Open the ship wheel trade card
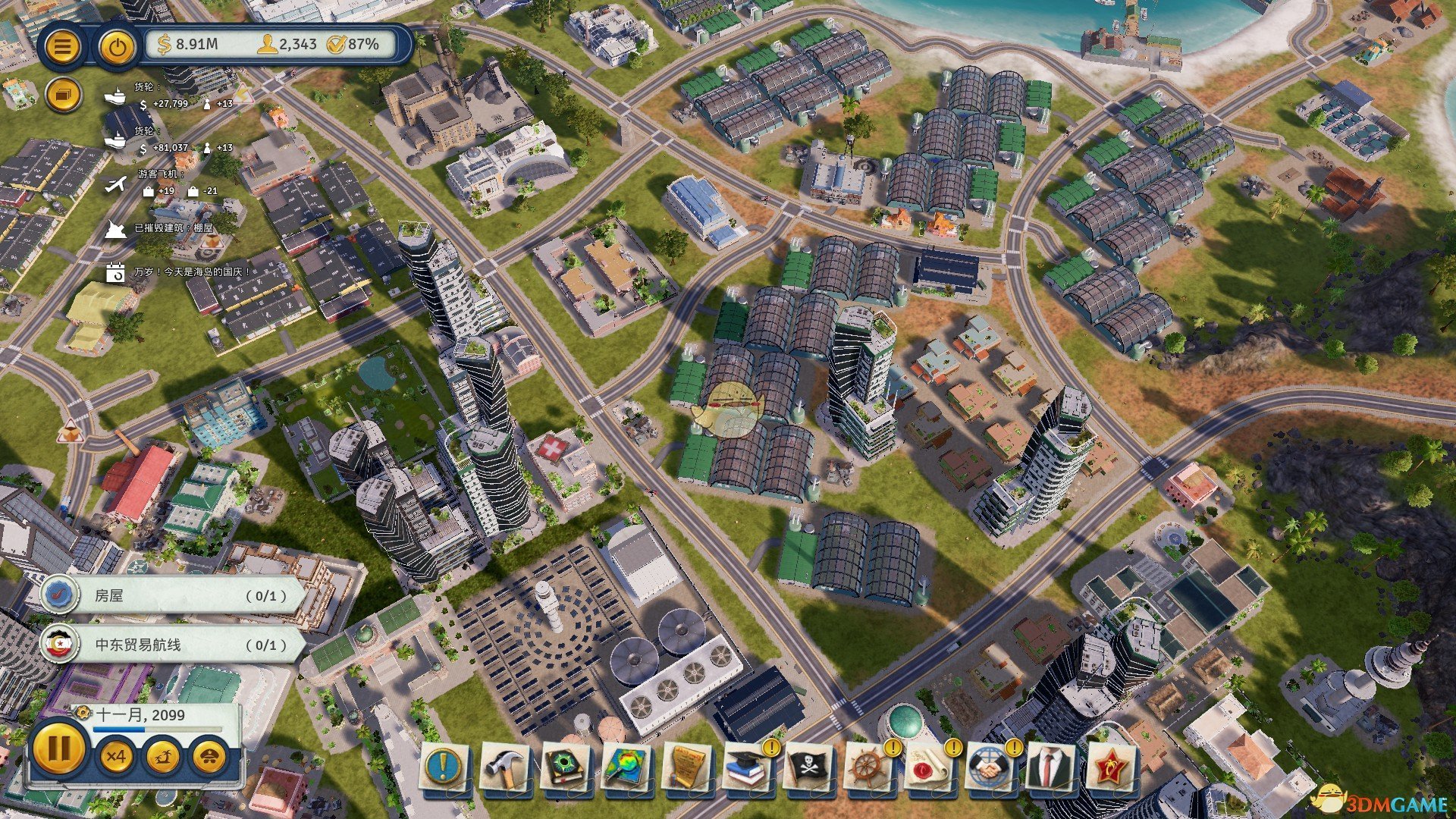Screen dimensions: 1456x819 tap(868, 767)
